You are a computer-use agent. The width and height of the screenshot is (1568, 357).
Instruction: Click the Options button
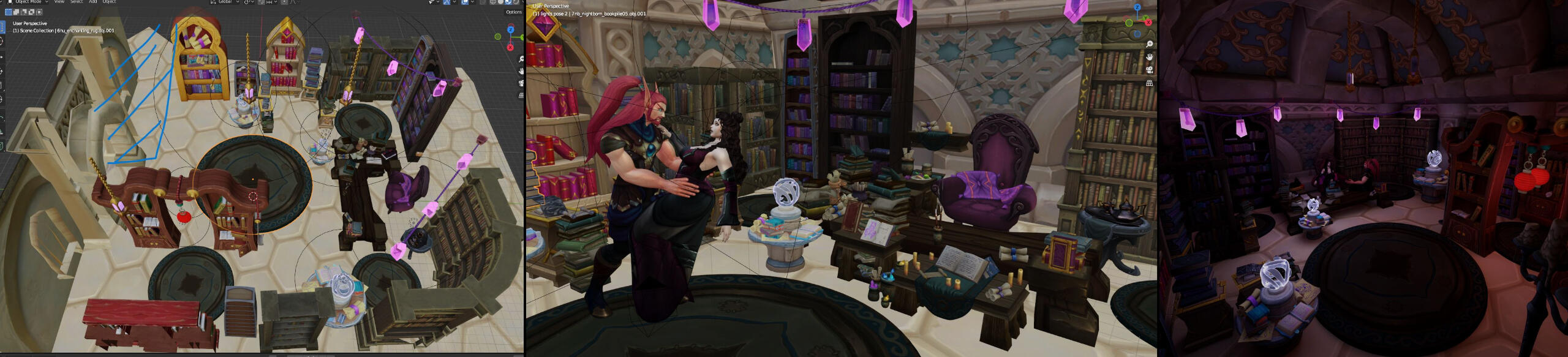coord(513,12)
